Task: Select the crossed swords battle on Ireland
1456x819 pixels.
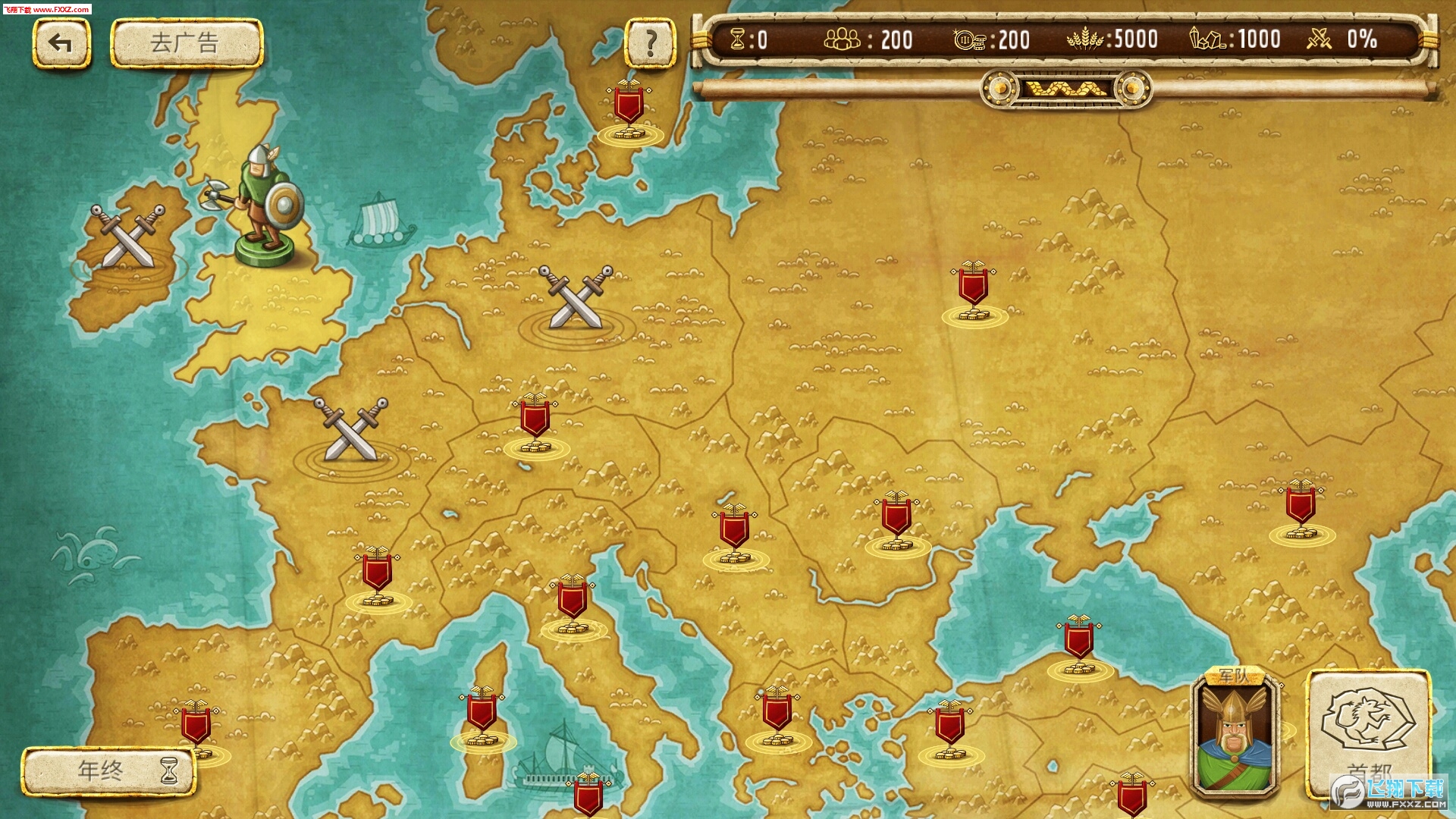Action: pyautogui.click(x=127, y=237)
